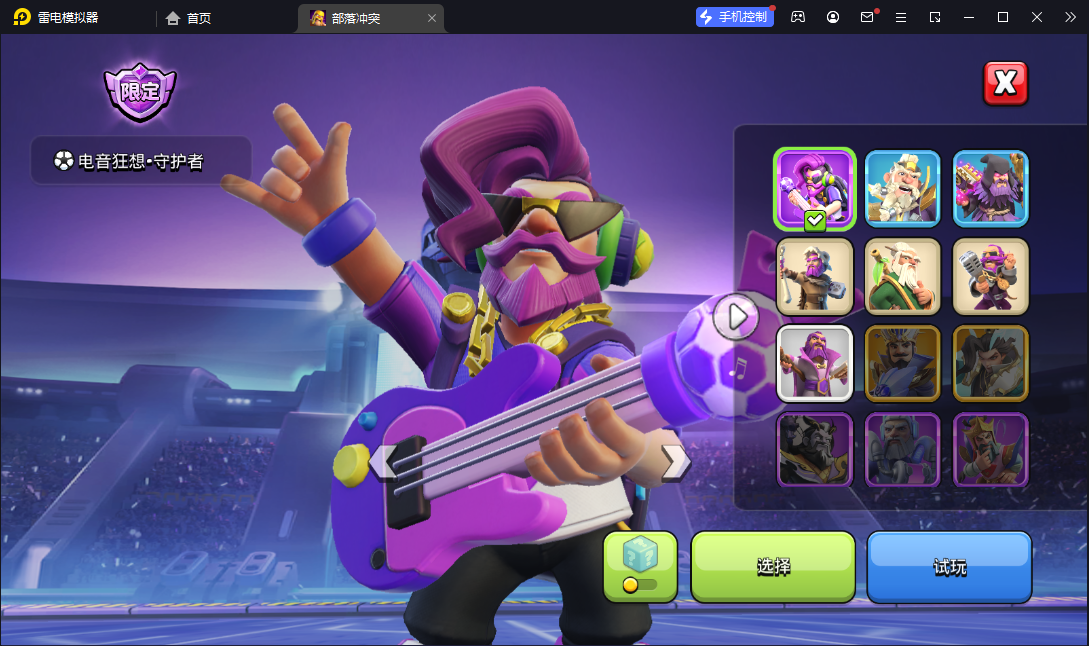The width and height of the screenshot is (1089, 646).
Task: Select the warden skin holding a staff
Action: point(814,276)
